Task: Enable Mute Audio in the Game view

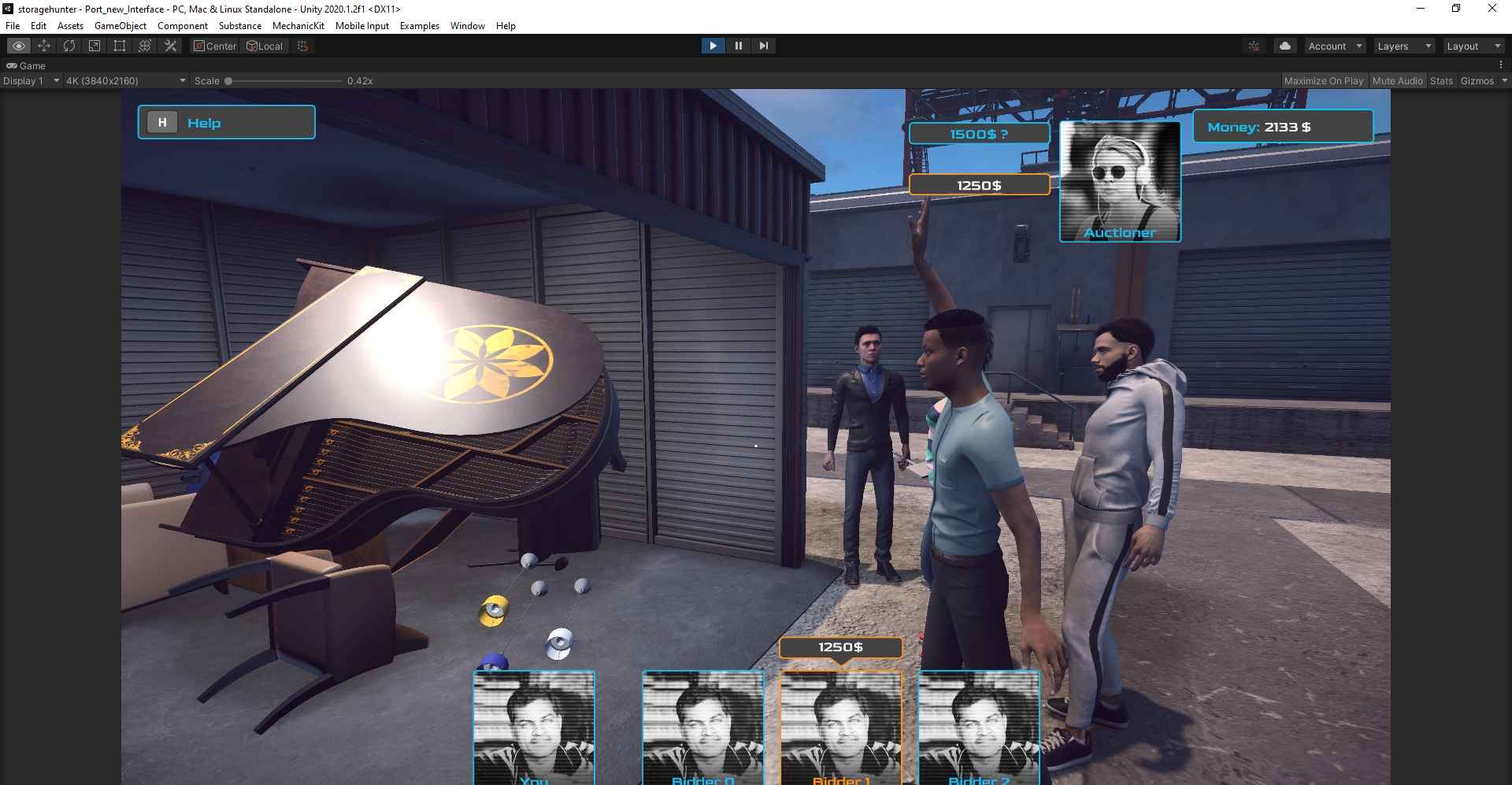Action: pos(1398,80)
